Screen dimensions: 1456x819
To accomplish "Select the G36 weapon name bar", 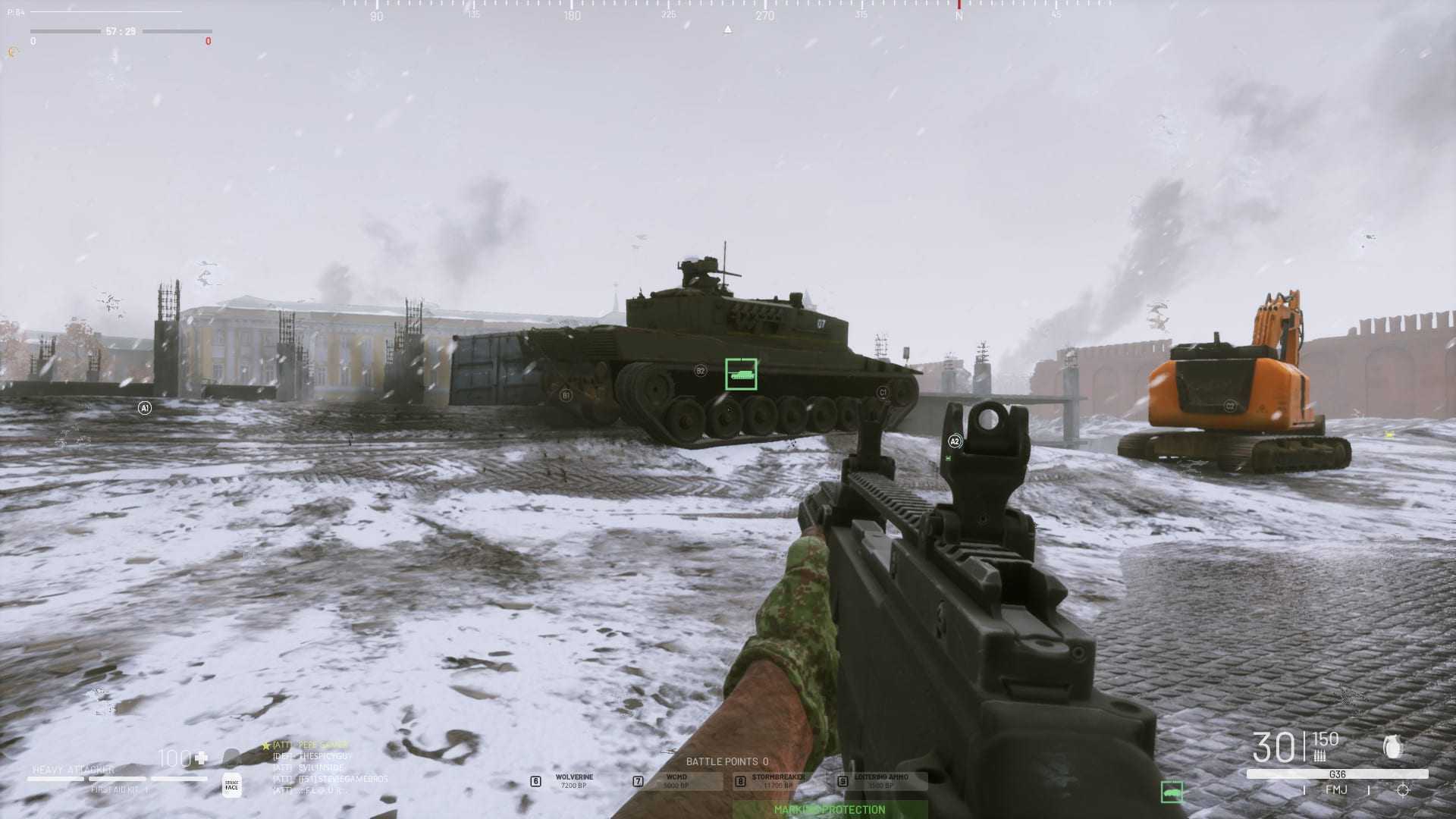I will [1337, 774].
